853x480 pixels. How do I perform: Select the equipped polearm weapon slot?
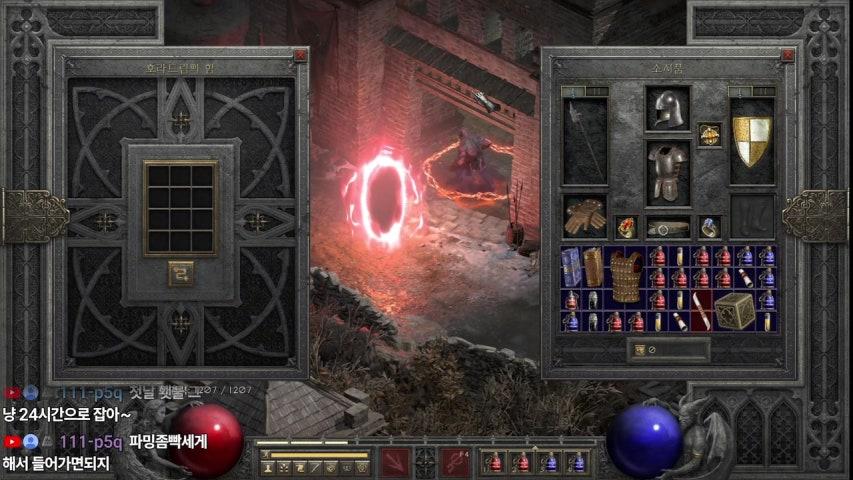click(x=584, y=140)
